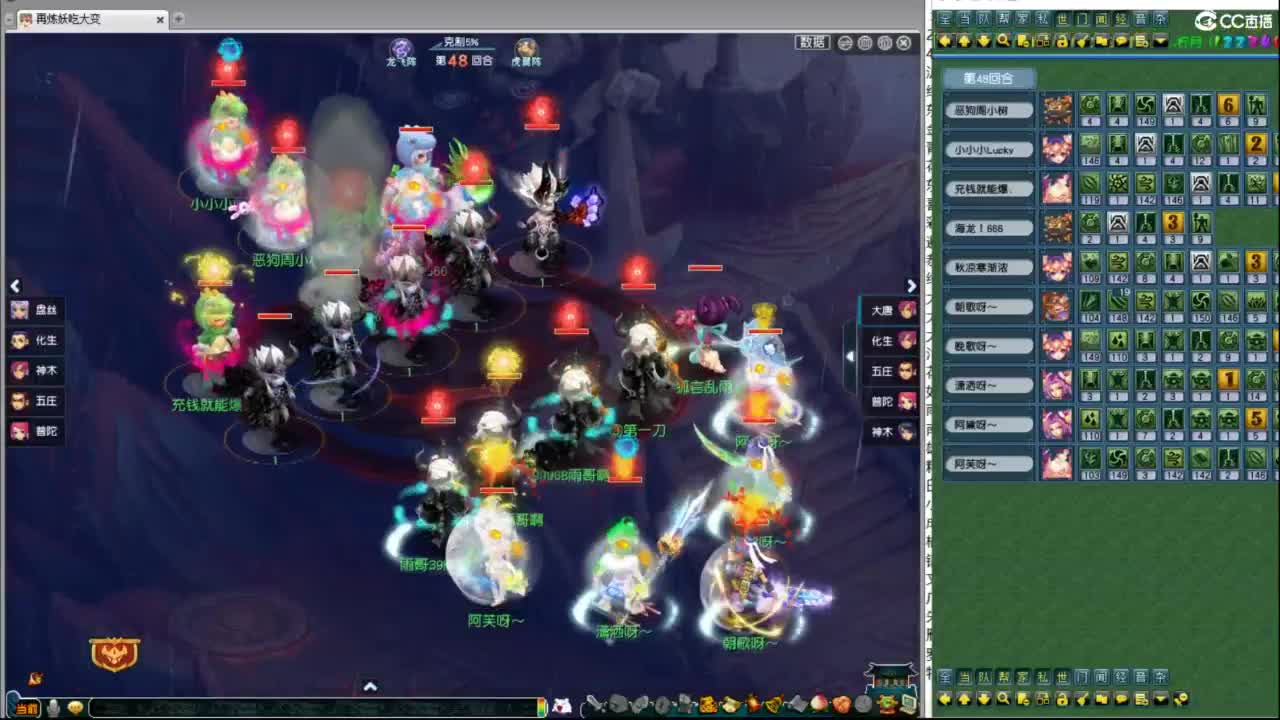The width and height of the screenshot is (1280, 720).
Task: Click the magnifier search icon in the chat toolbar
Action: pyautogui.click(x=1002, y=41)
